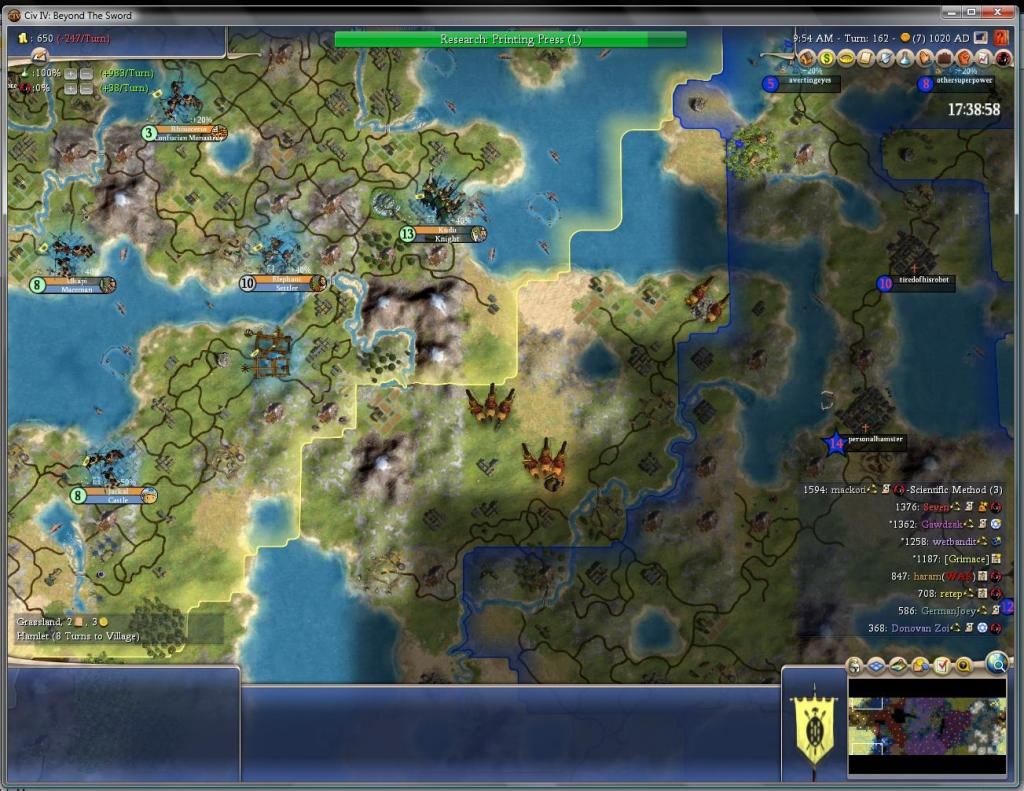The height and width of the screenshot is (791, 1024).
Task: Open the Military Advisor fist icon
Action: 966,59
